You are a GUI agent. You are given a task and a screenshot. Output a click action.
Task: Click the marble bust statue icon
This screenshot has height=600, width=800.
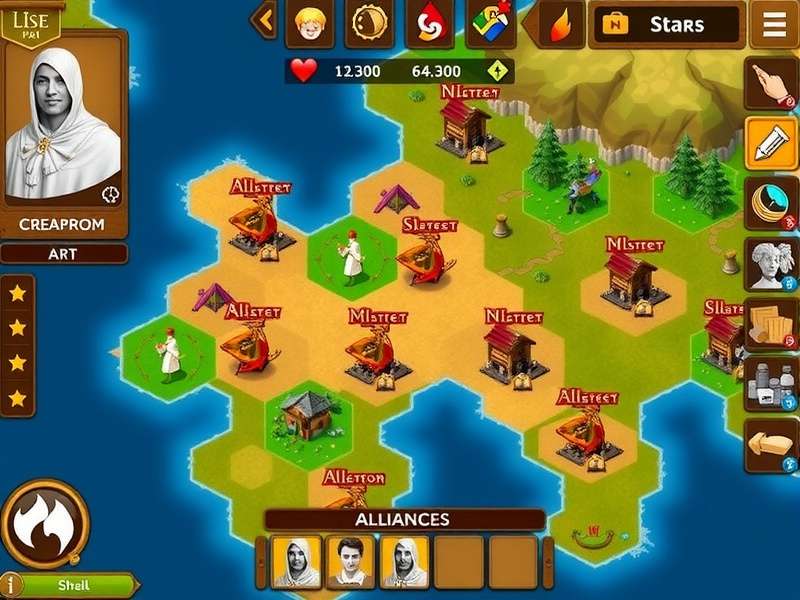(x=771, y=263)
